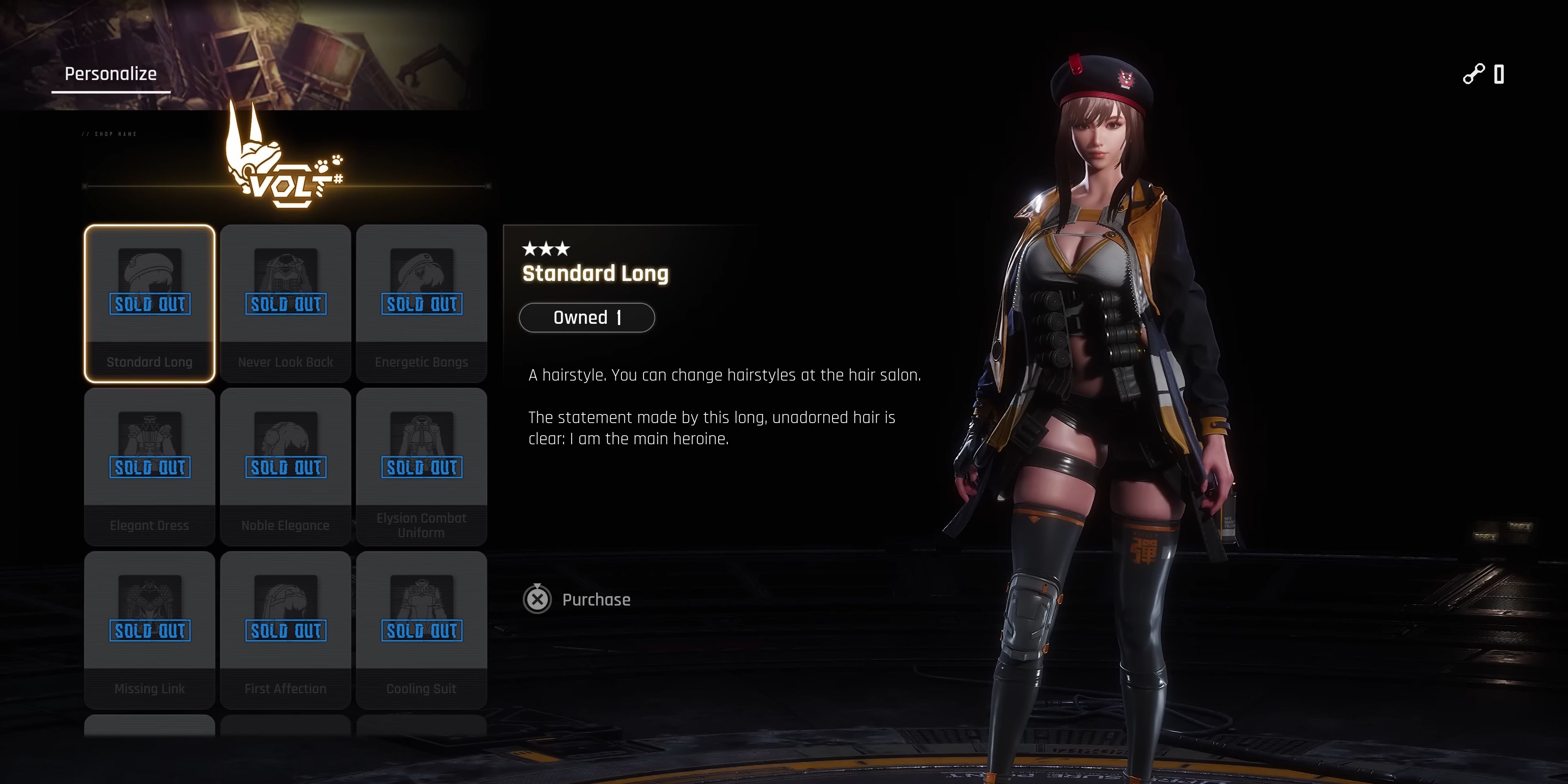Screen dimensions: 1568x784
Task: Switch to the Personalize tab
Action: 111,74
